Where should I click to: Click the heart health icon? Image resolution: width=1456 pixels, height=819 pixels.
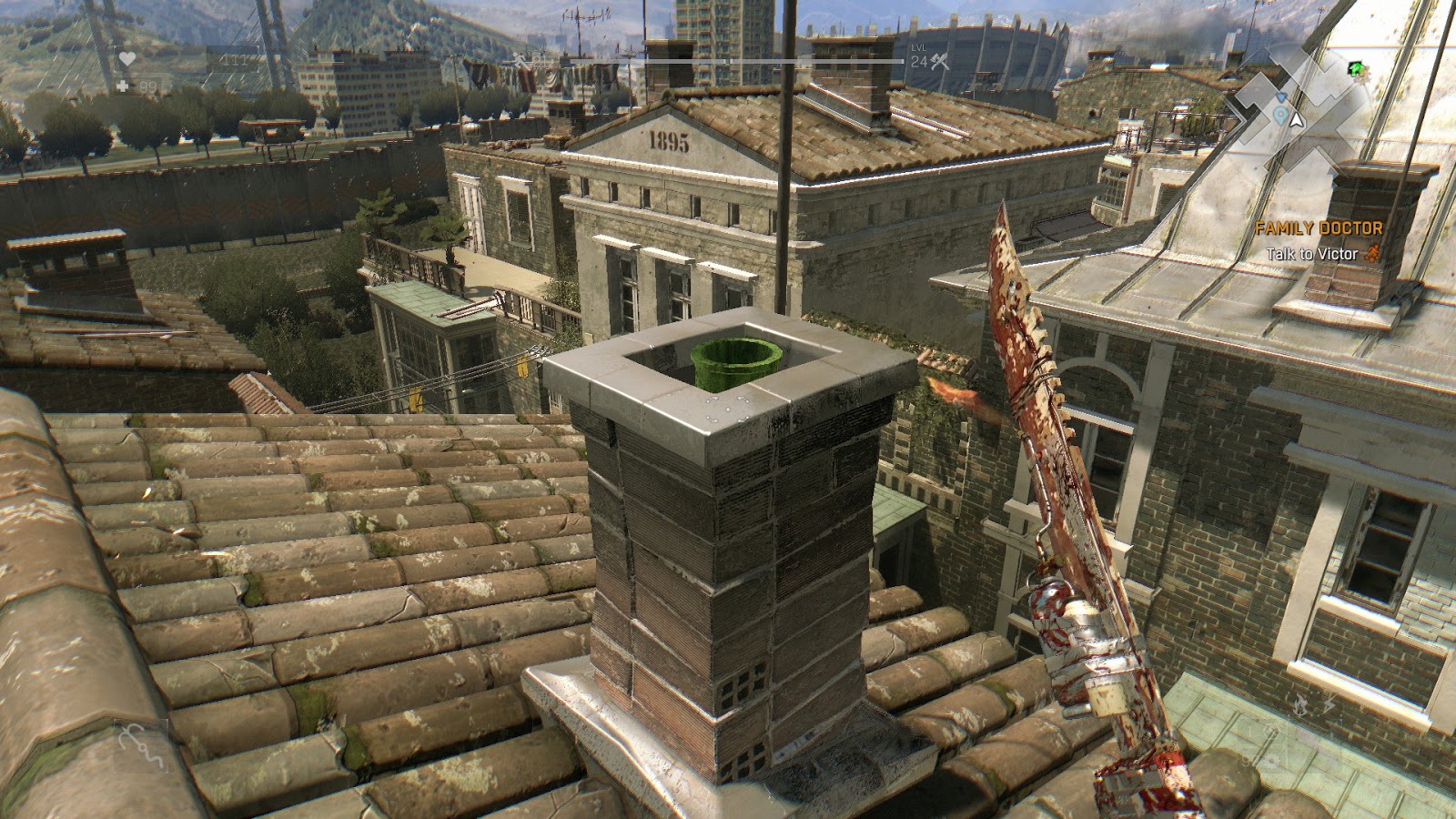[127, 58]
